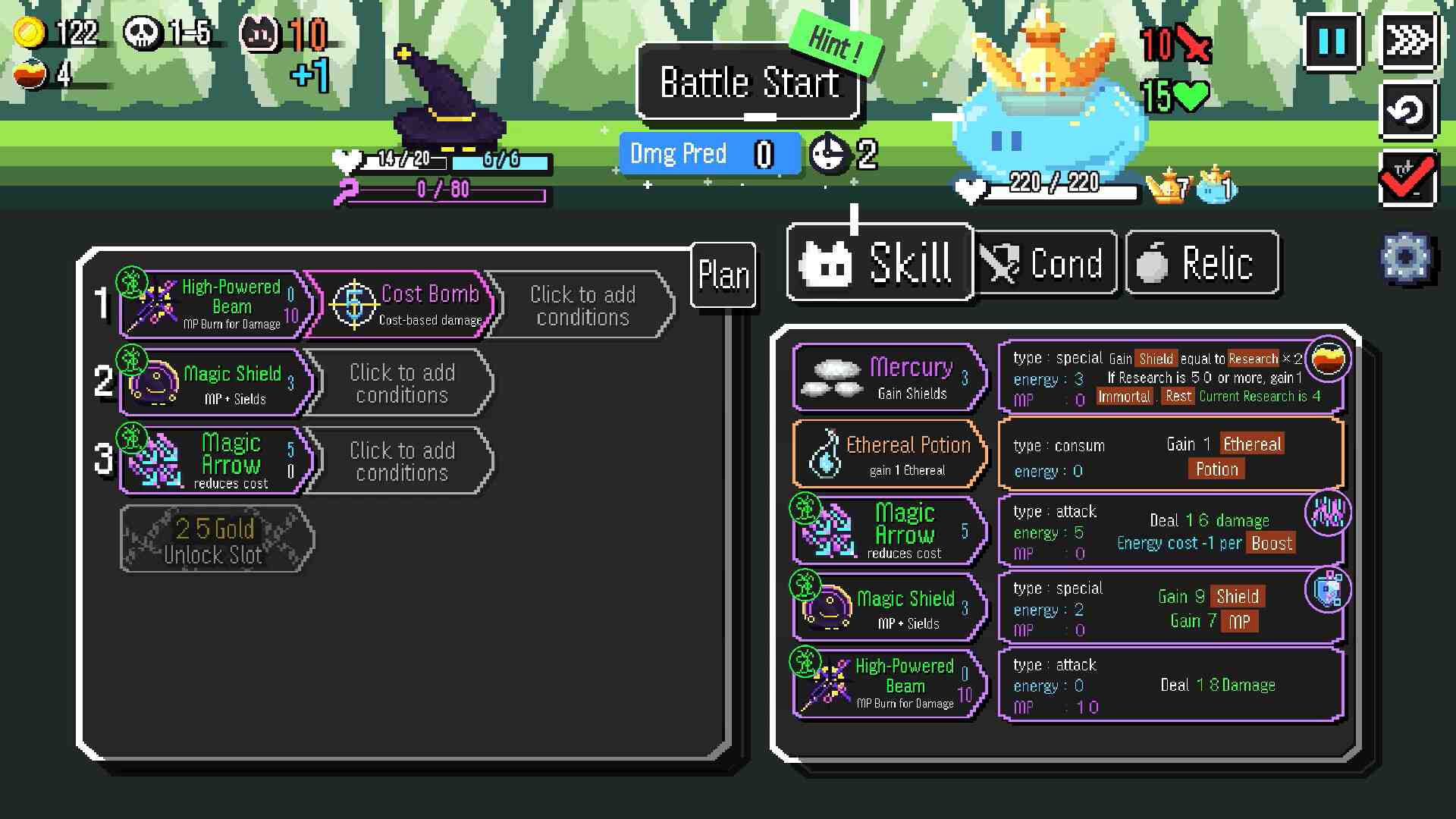This screenshot has width=1456, height=819.
Task: Select High-Powered Beam in plan slot one
Action: [x=215, y=305]
